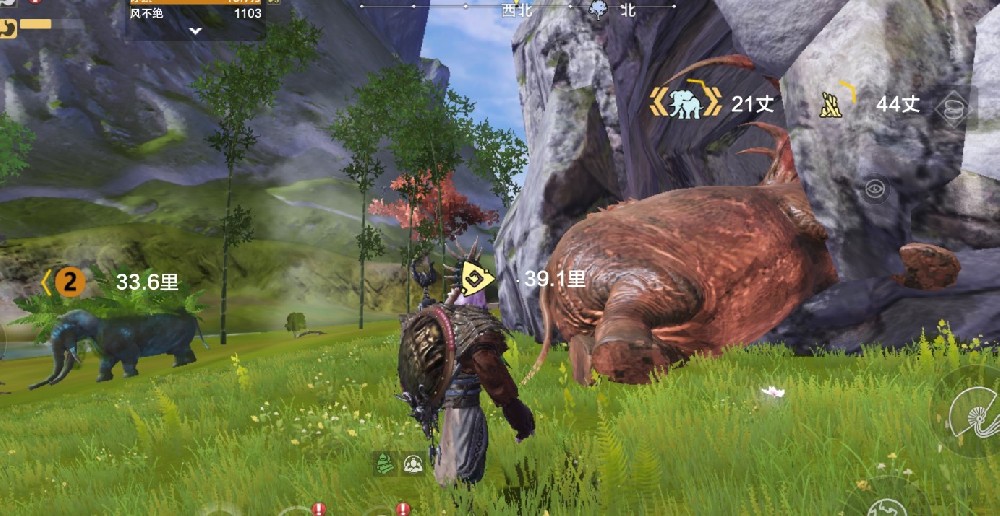This screenshot has width=1000, height=516.
Task: Tap the group silhouette status icon
Action: pyautogui.click(x=412, y=464)
